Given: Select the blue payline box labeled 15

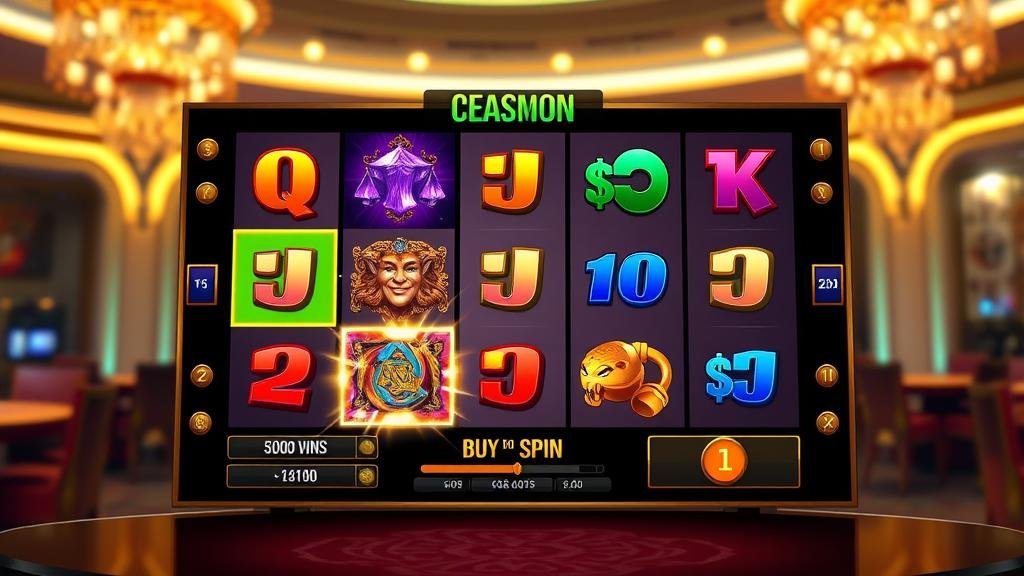Looking at the screenshot, I should pyautogui.click(x=201, y=284).
